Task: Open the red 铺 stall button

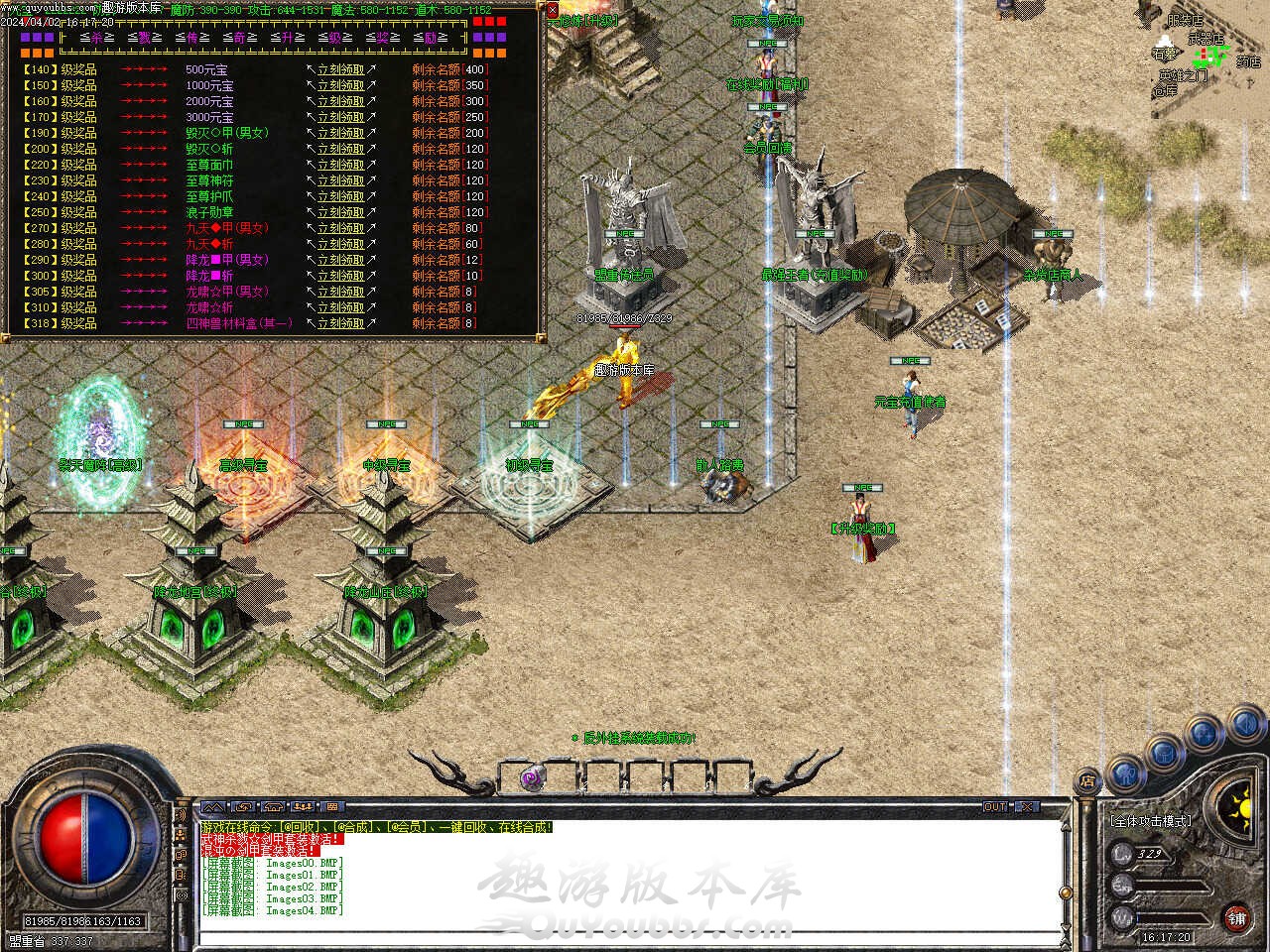Action: (1236, 917)
